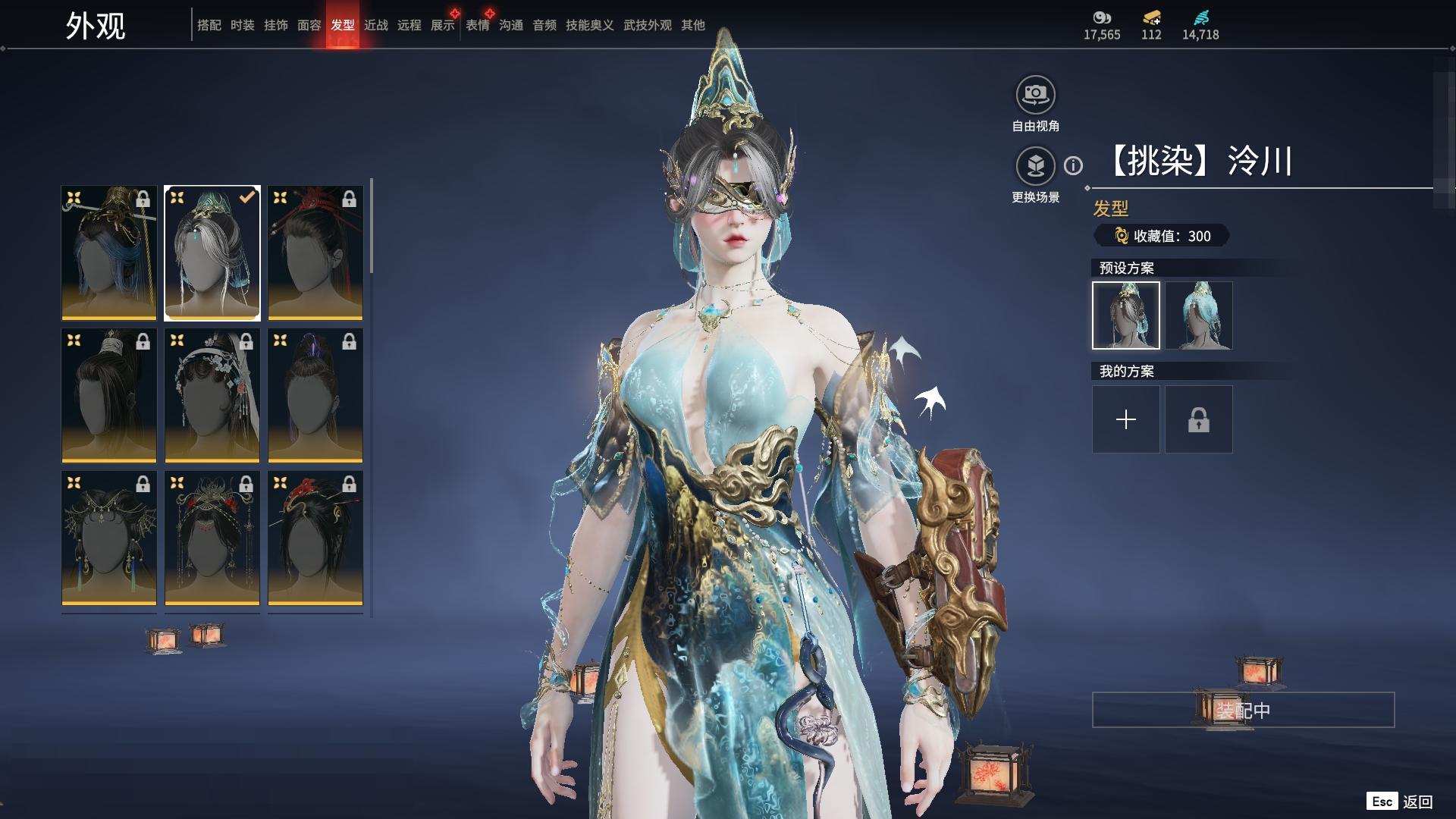
Task: Go to the 面容 face tab
Action: 309,25
